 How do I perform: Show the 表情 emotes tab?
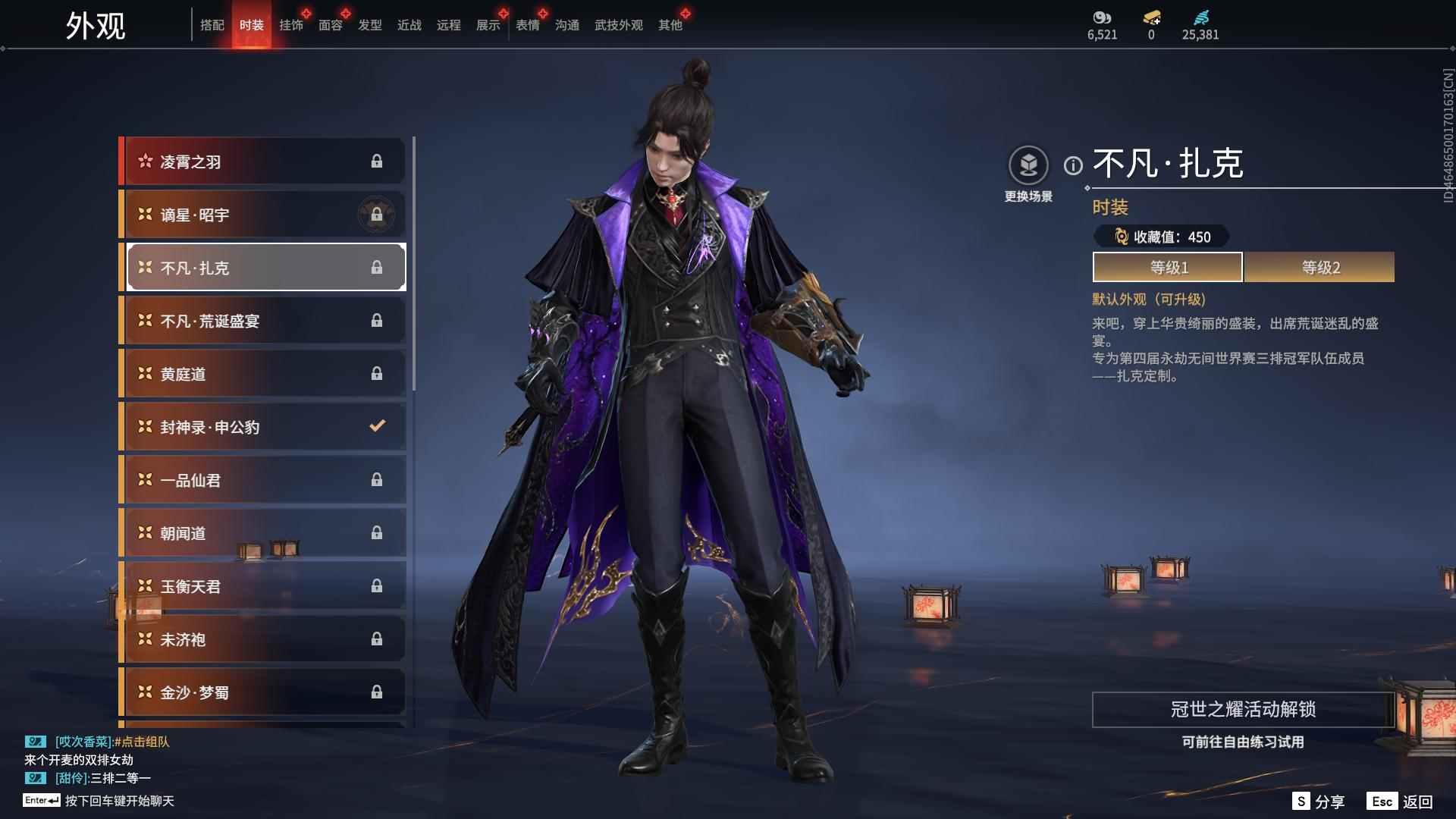[x=527, y=25]
